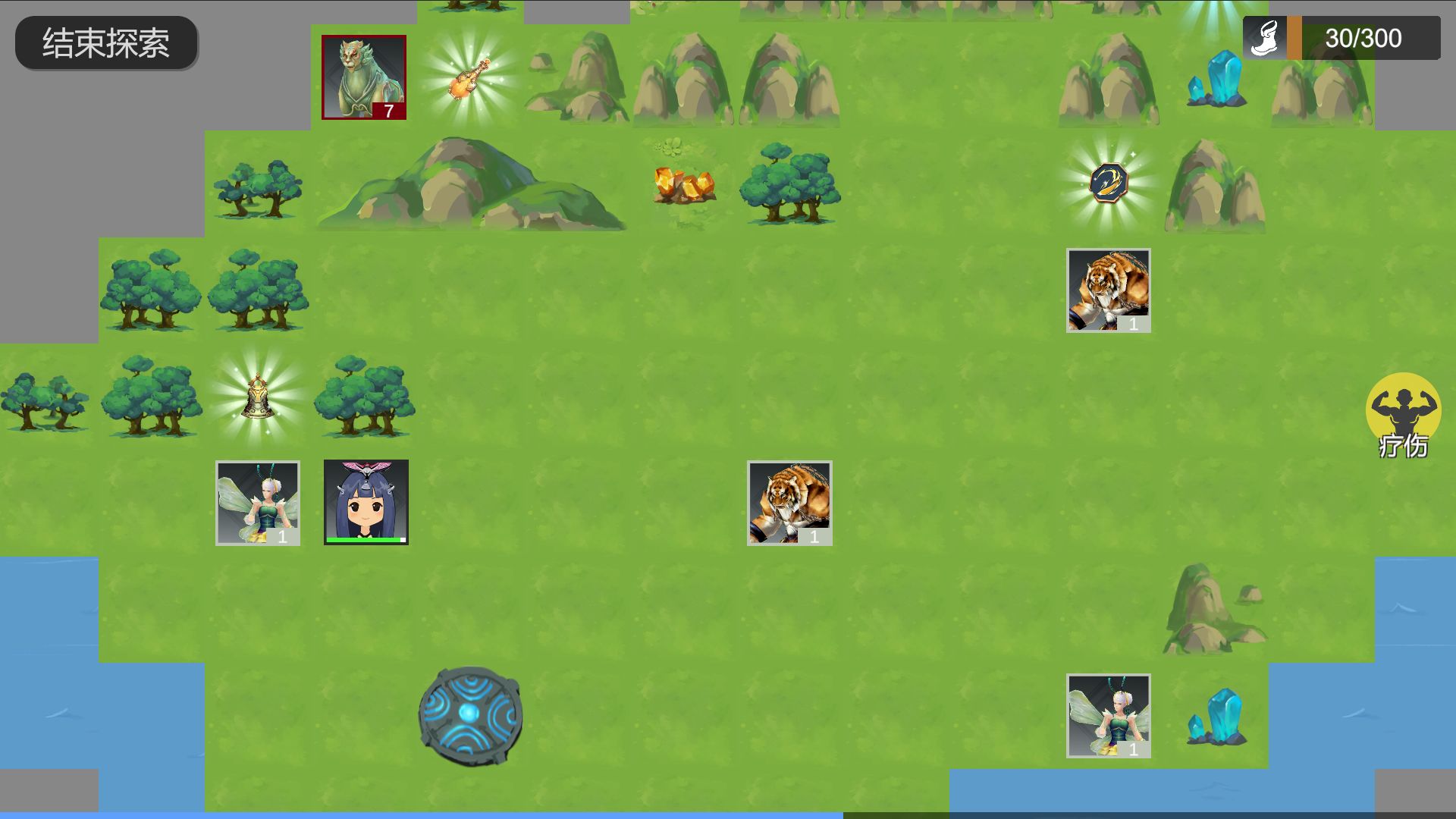The width and height of the screenshot is (1456, 819).
Task: Activate the 疗伤 heal button
Action: [x=1403, y=416]
